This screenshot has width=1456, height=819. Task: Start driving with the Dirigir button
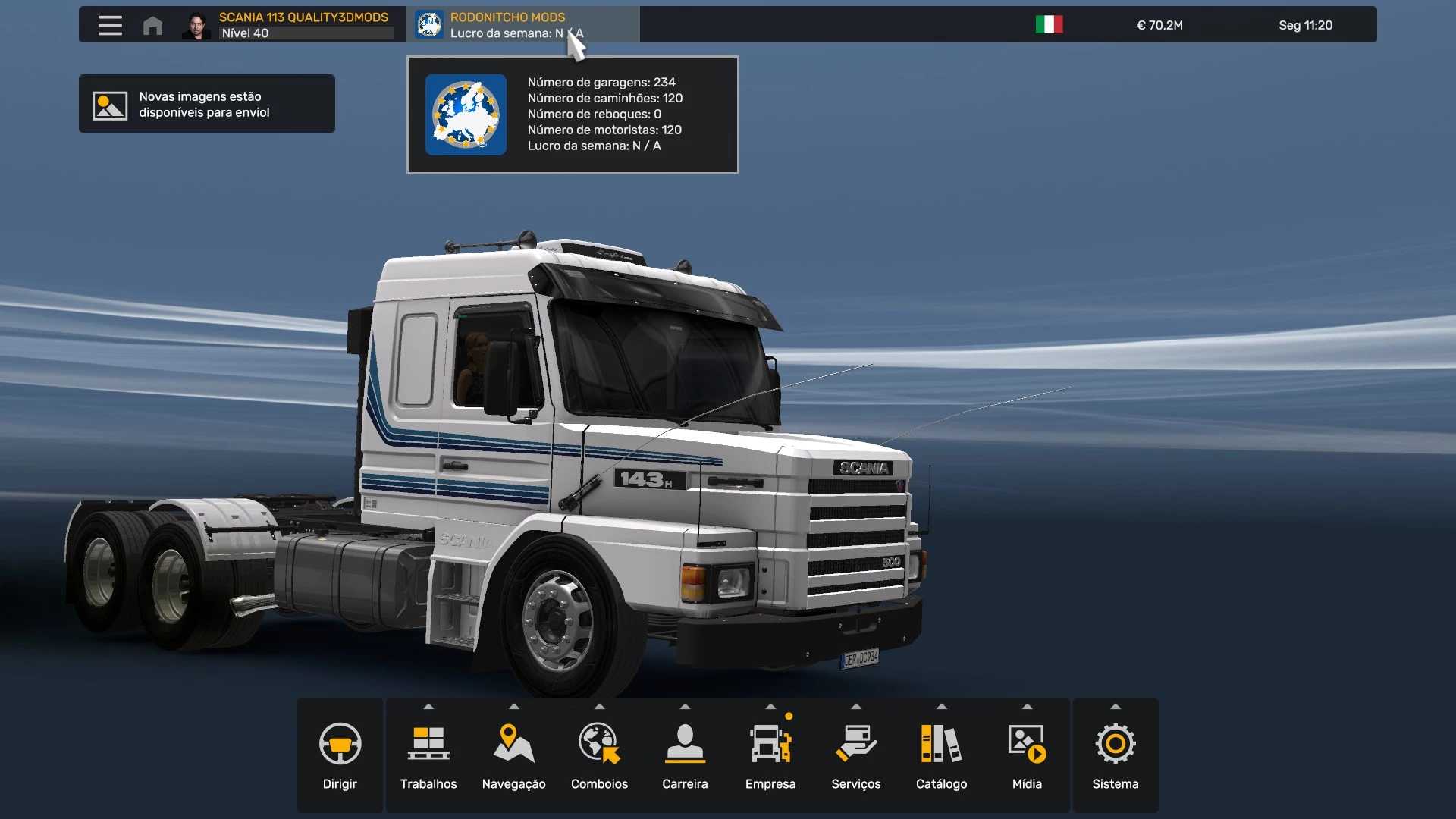(340, 755)
